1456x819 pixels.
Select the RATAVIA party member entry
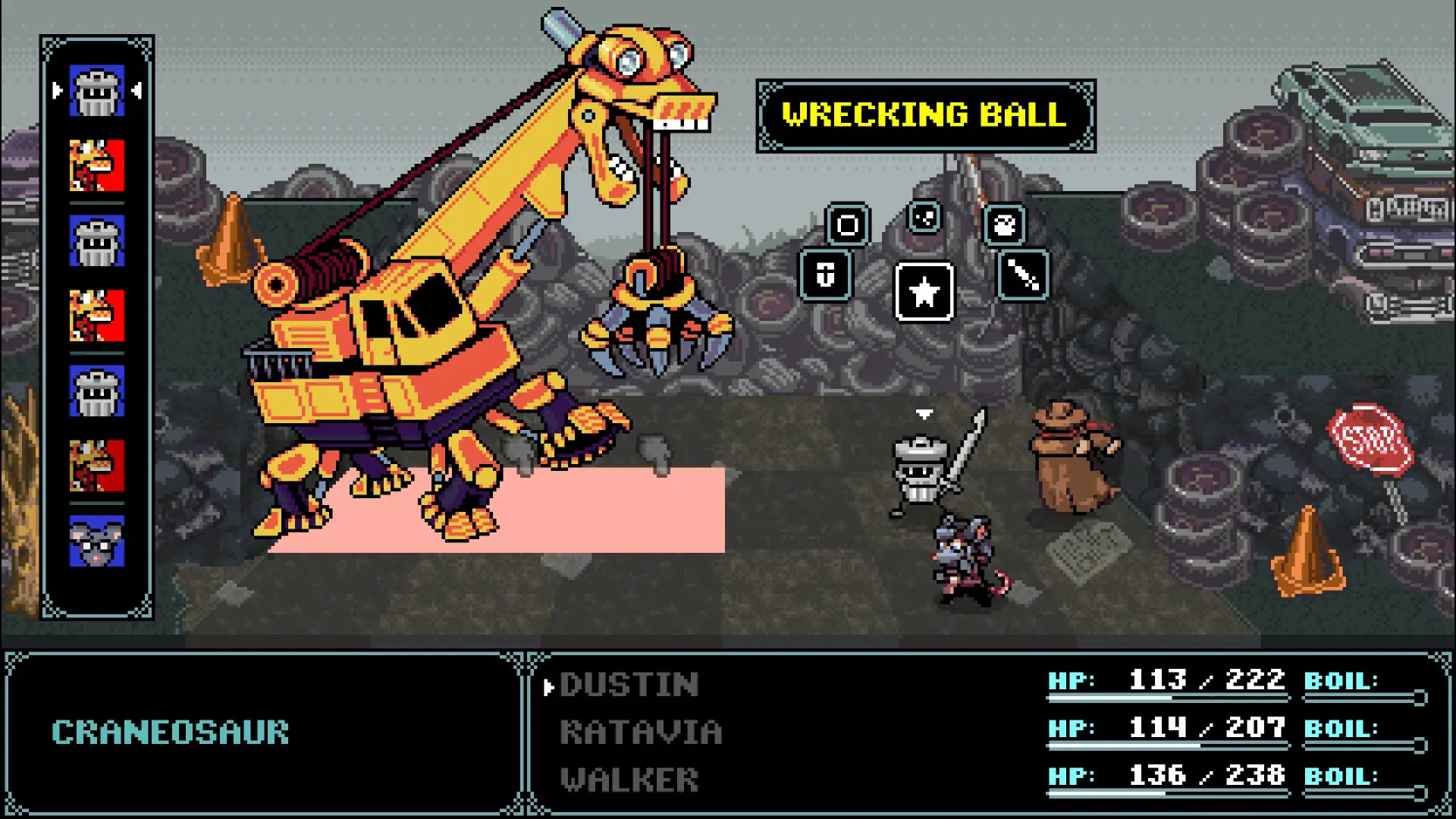coord(641,732)
